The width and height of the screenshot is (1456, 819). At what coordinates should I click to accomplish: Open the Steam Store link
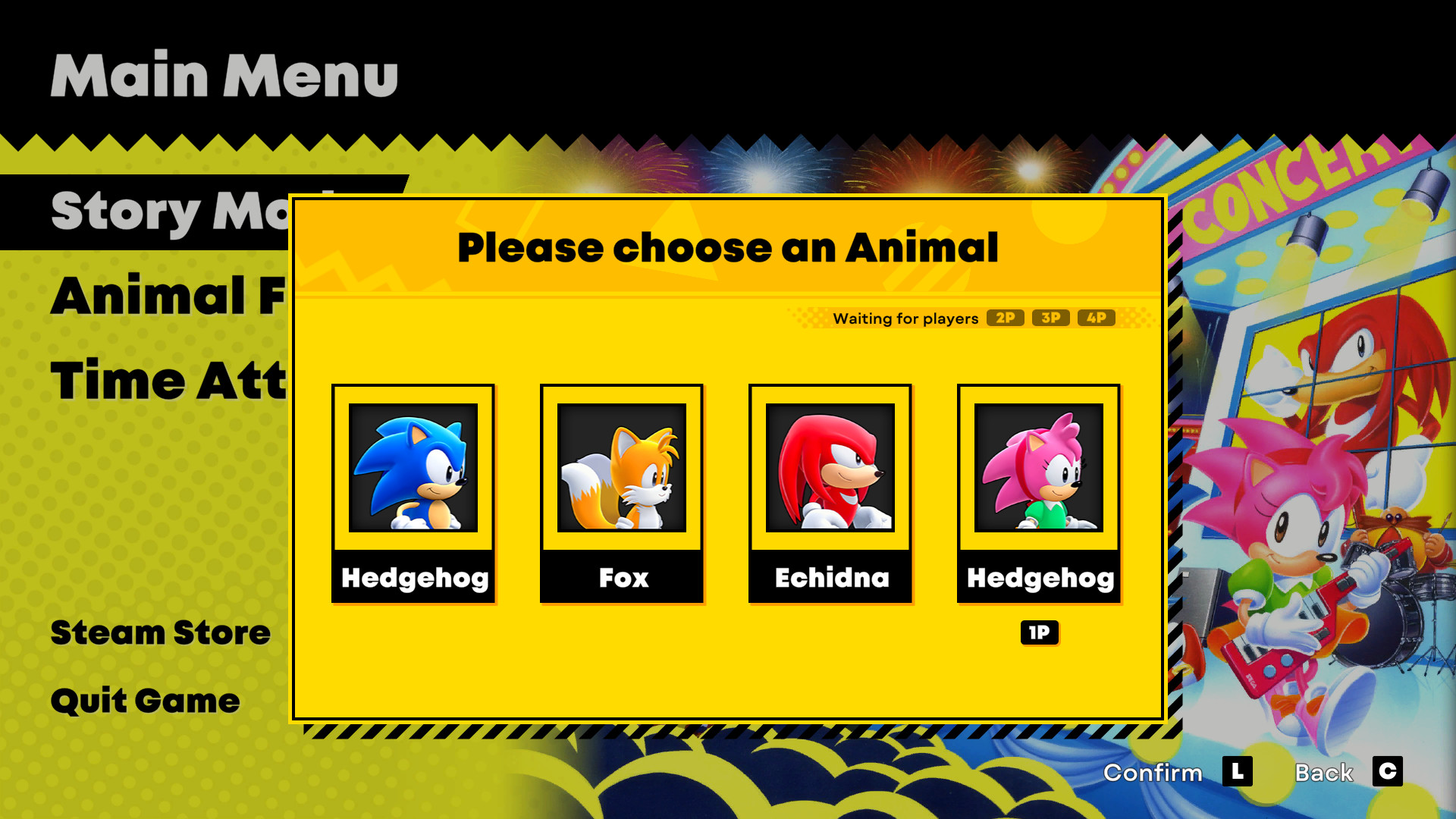pos(160,632)
